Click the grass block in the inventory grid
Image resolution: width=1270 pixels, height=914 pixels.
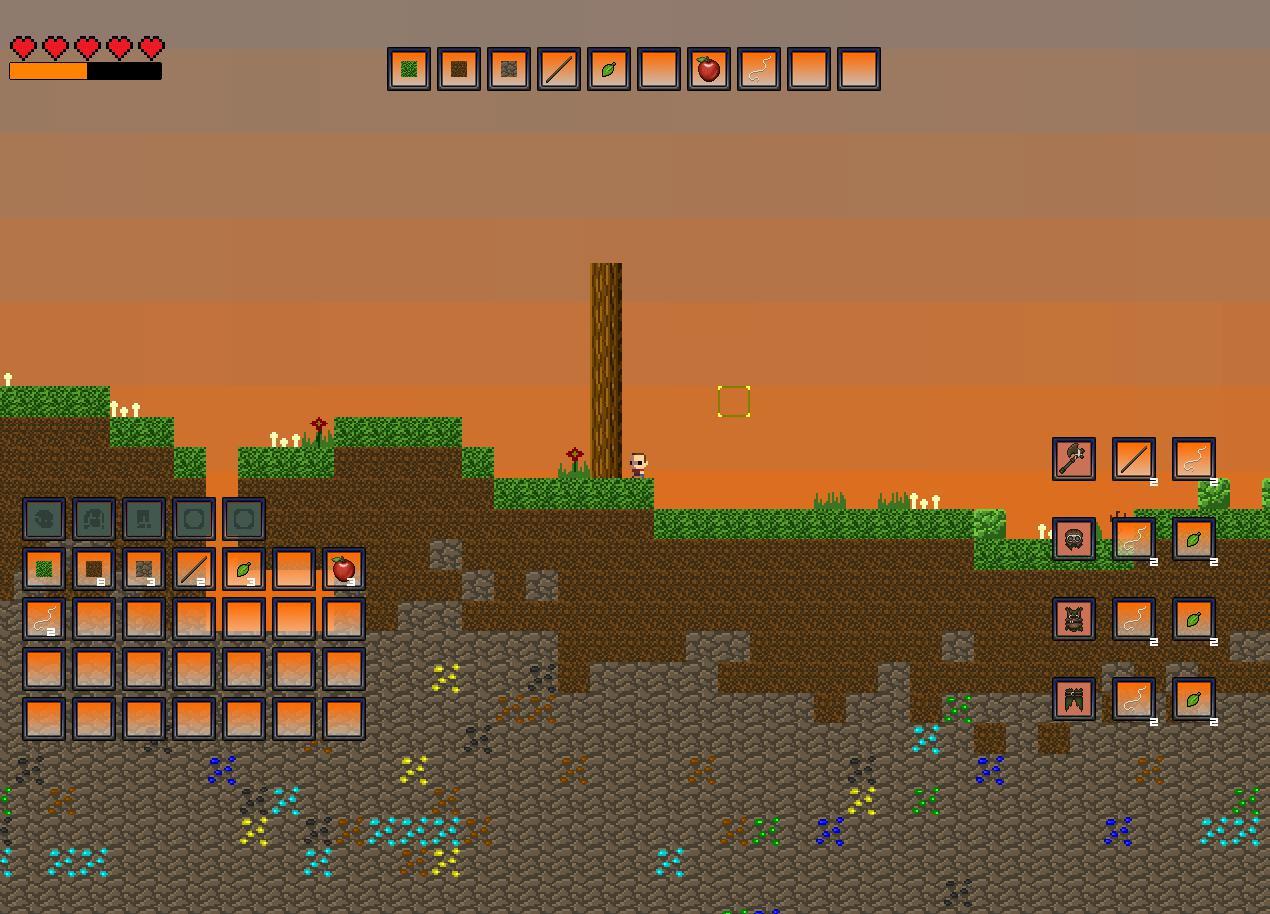pos(44,569)
